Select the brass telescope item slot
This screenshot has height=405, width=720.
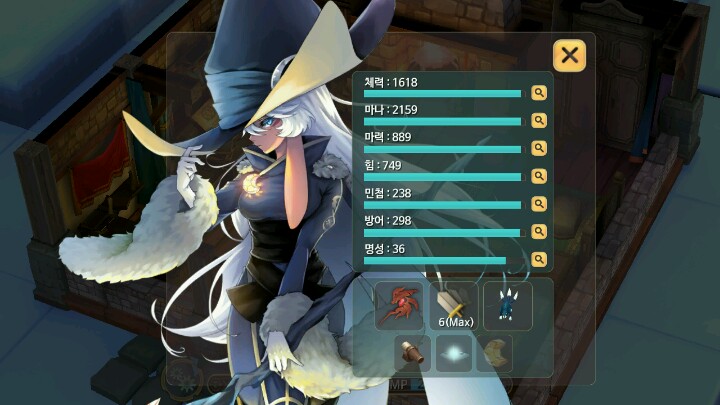(413, 353)
